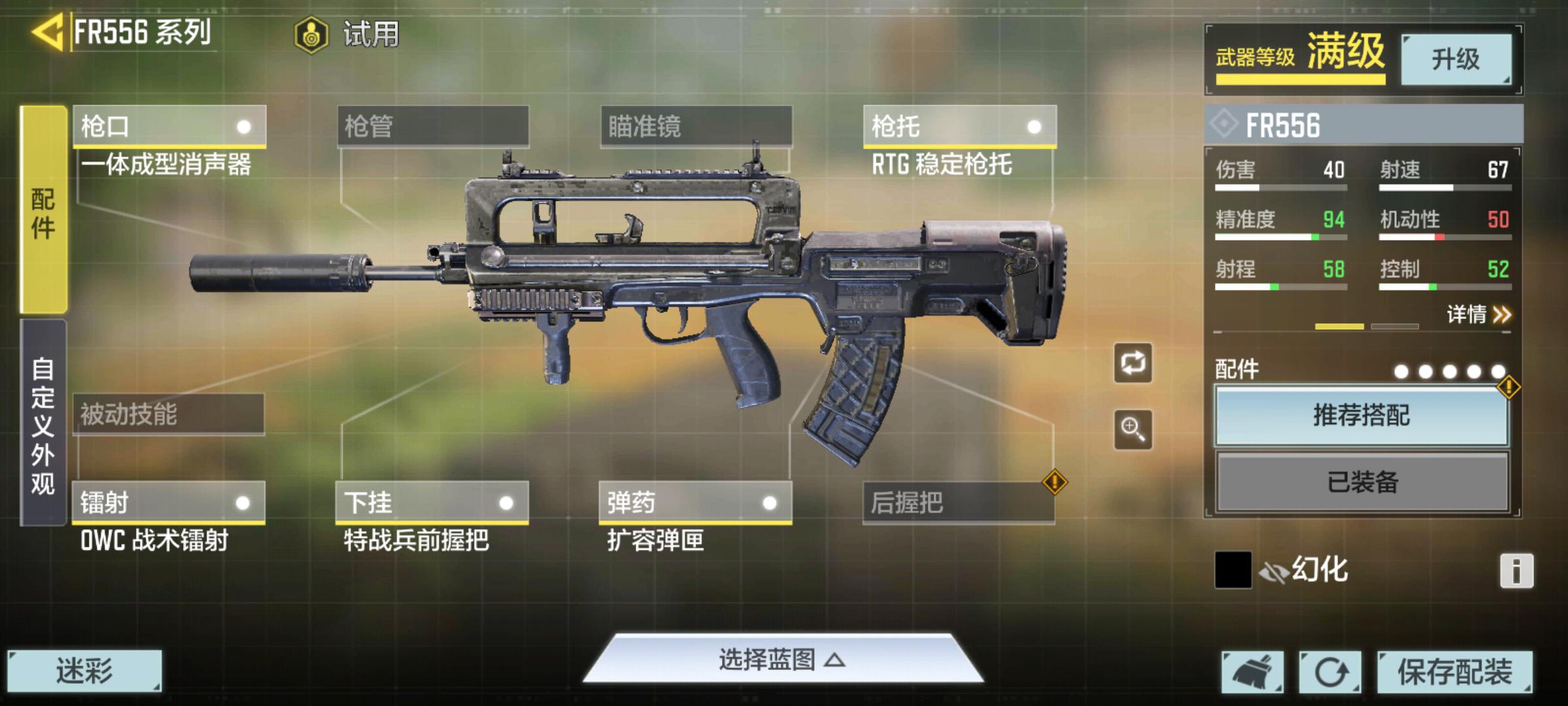1568x706 pixels.
Task: Open the 下挂 underbarrel slot
Action: coord(432,503)
